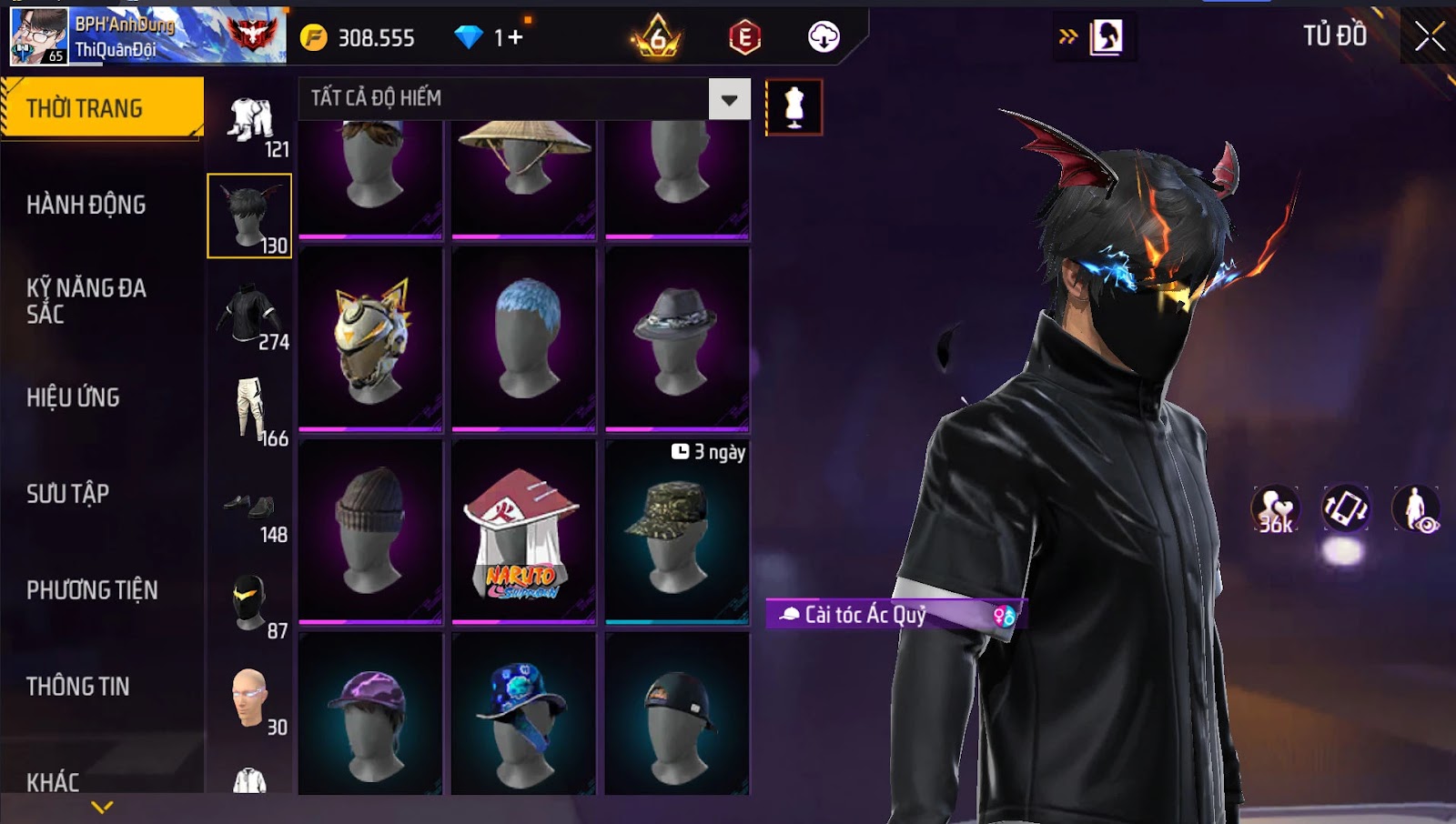Pick the blue hair item
1456x824 pixels.
coord(523,338)
